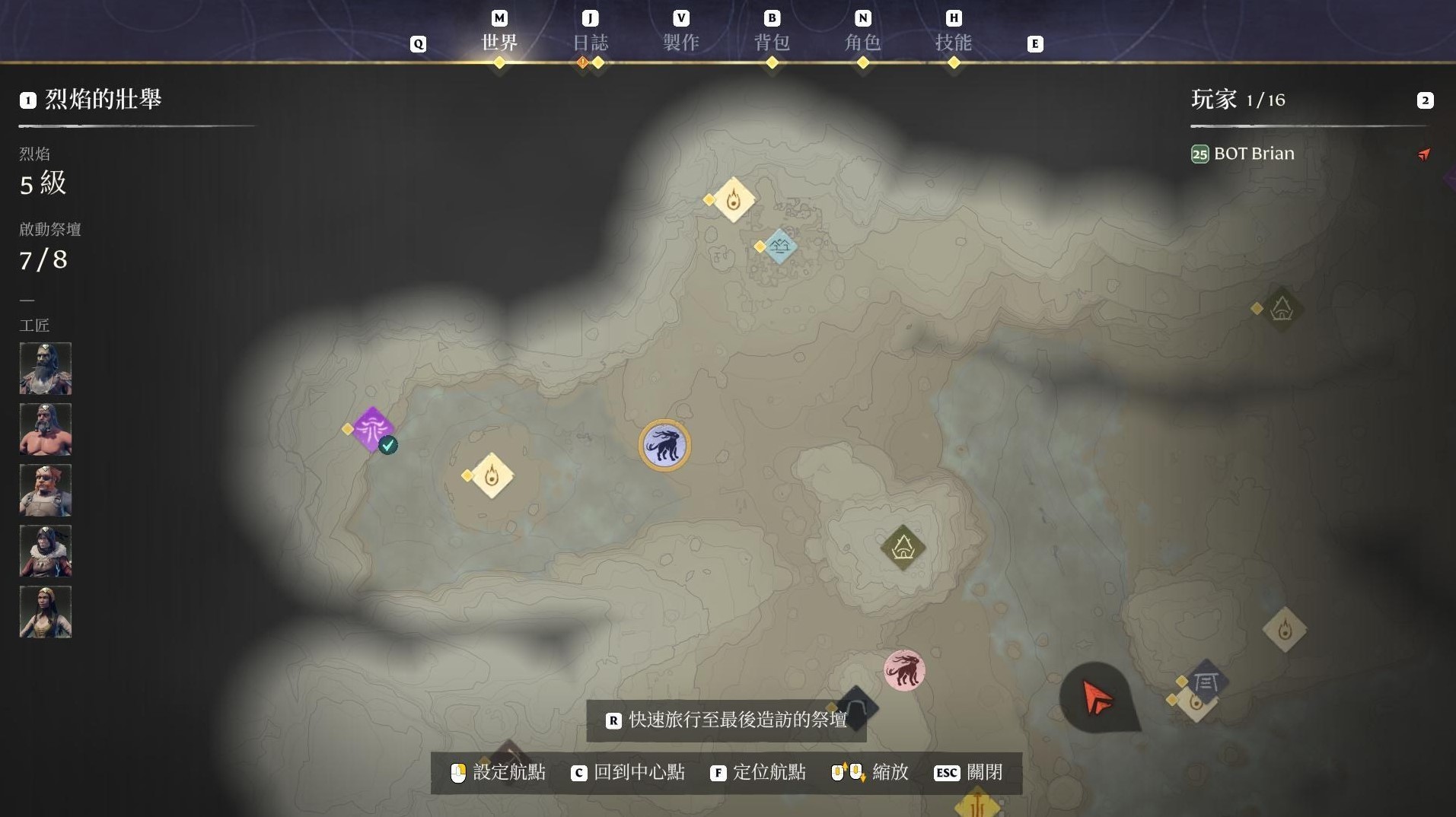Click the flame altar marker near the purple marker
The image size is (1456, 817).
point(492,476)
